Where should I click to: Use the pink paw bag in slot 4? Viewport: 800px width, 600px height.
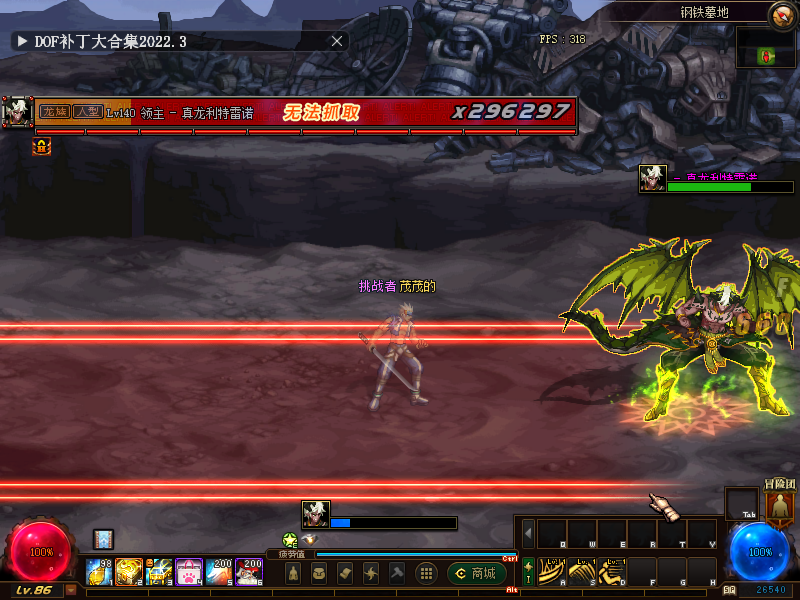click(x=189, y=572)
